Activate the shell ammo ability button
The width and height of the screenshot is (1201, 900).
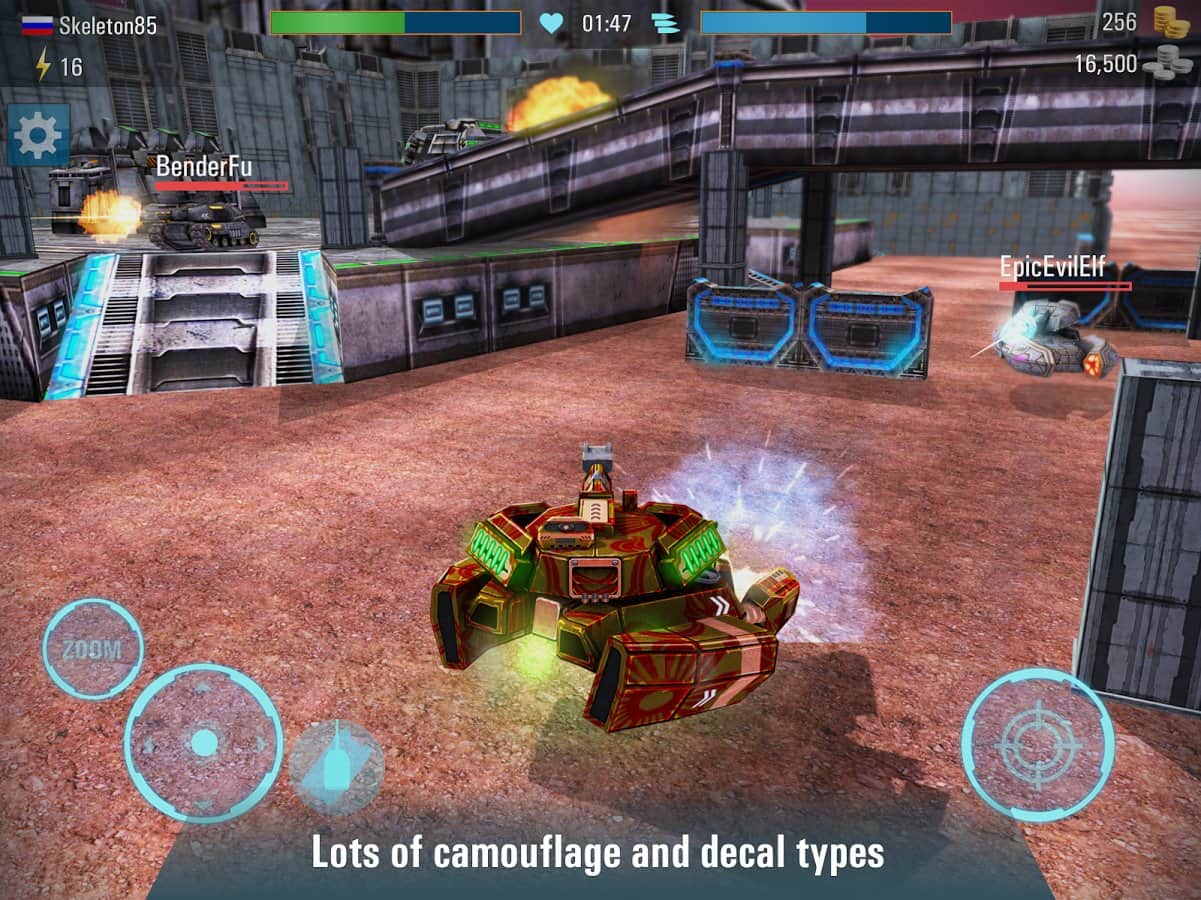(337, 767)
